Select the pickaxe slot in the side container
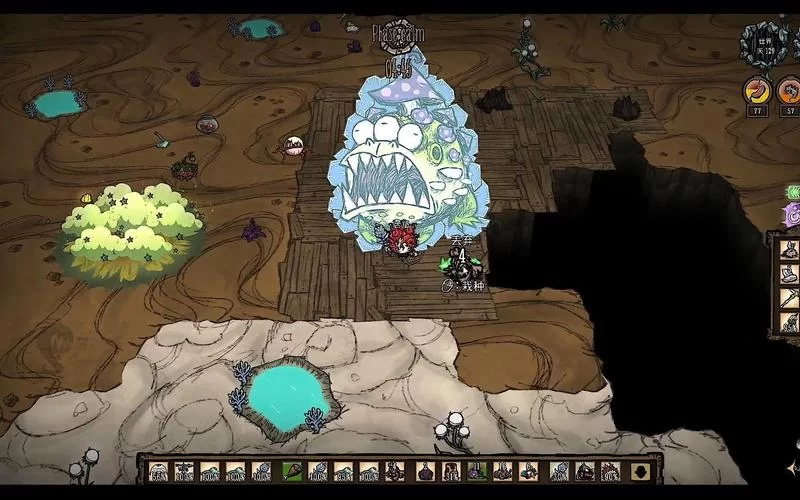The width and height of the screenshot is (800, 500). [789, 298]
